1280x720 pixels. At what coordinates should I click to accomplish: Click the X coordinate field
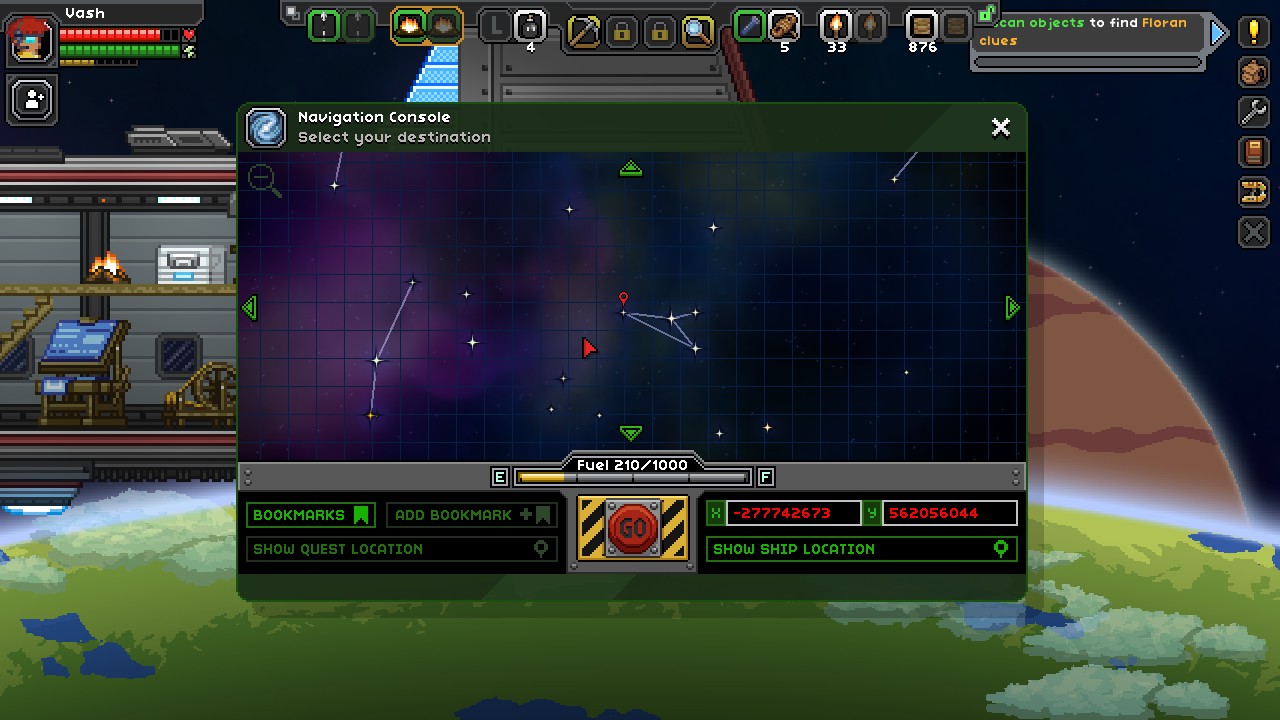[792, 513]
